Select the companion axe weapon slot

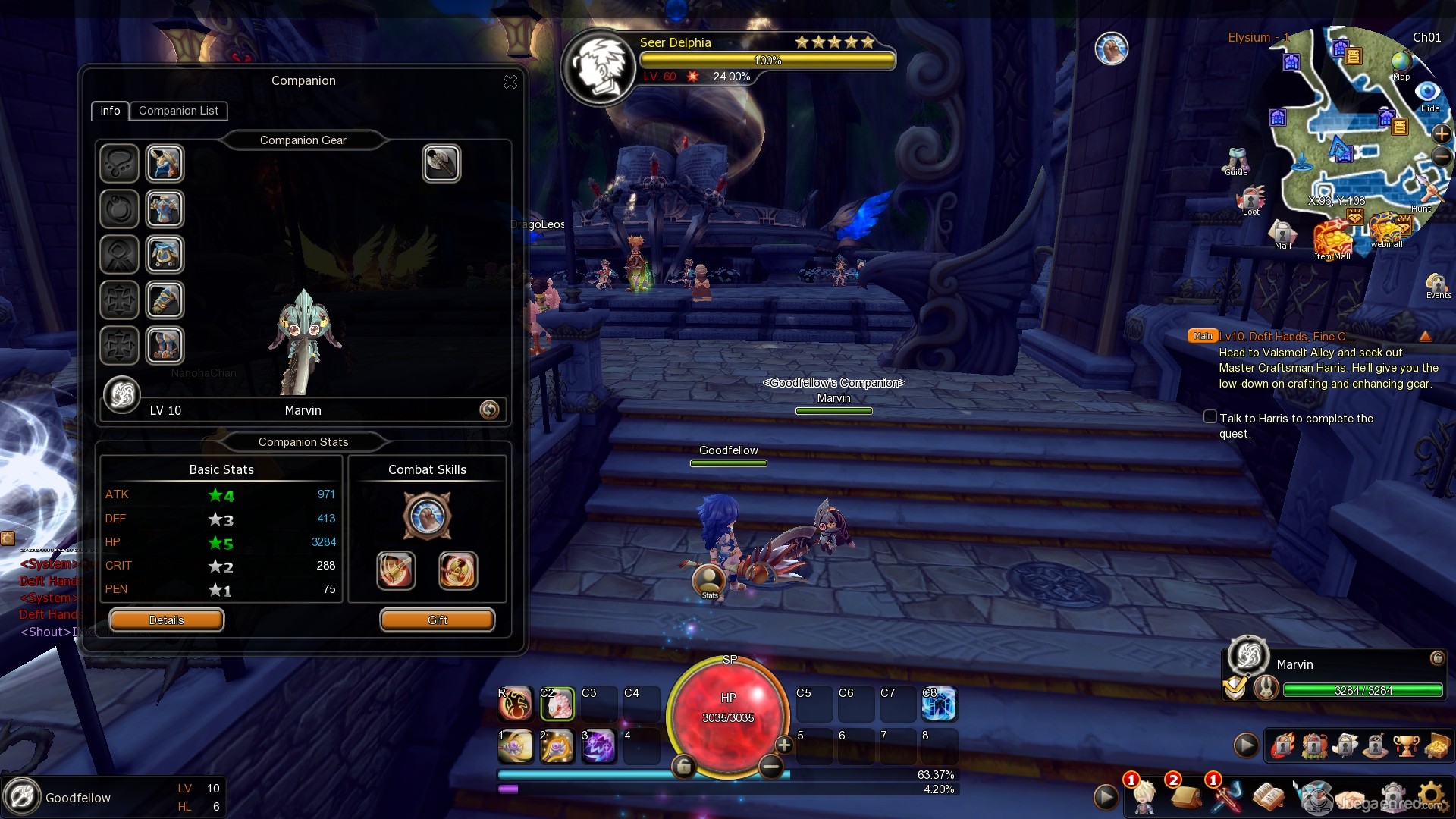coord(441,164)
